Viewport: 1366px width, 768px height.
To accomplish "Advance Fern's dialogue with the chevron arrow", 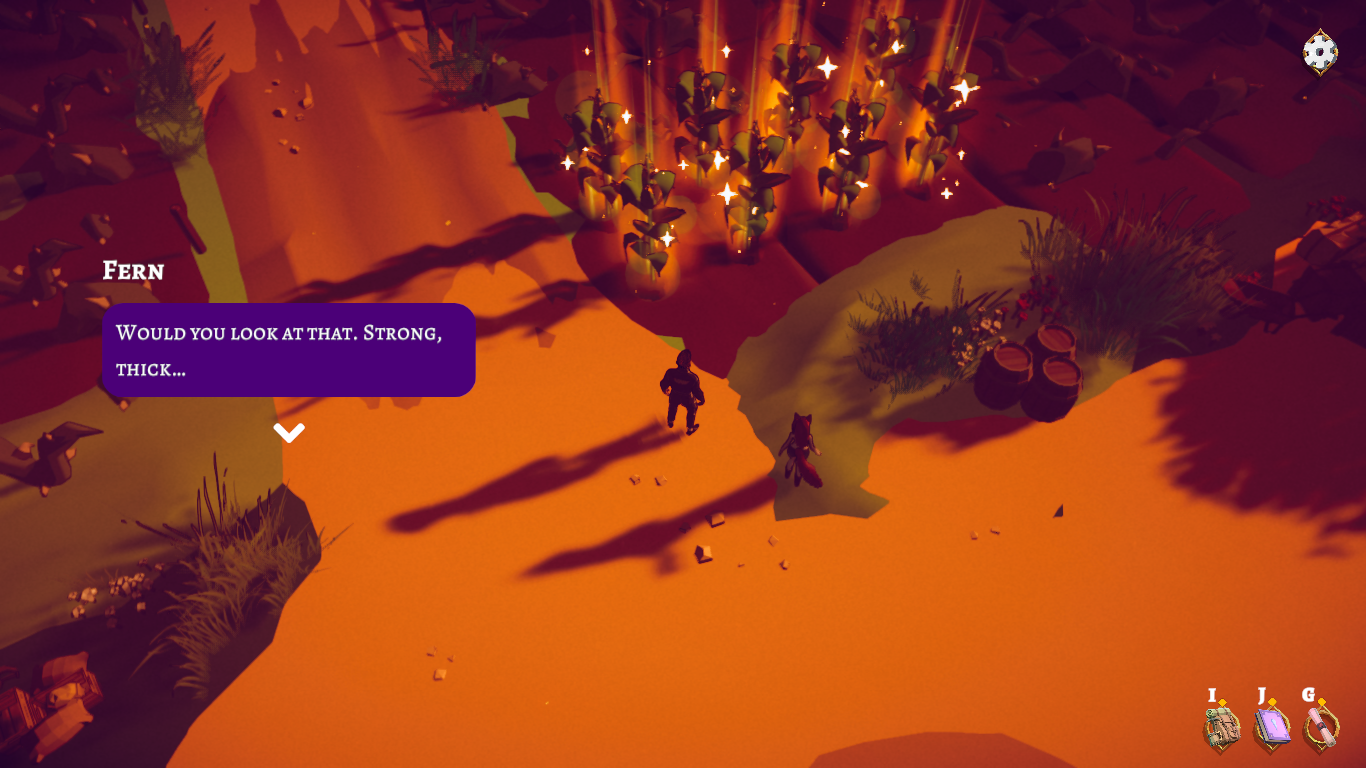I will (289, 432).
